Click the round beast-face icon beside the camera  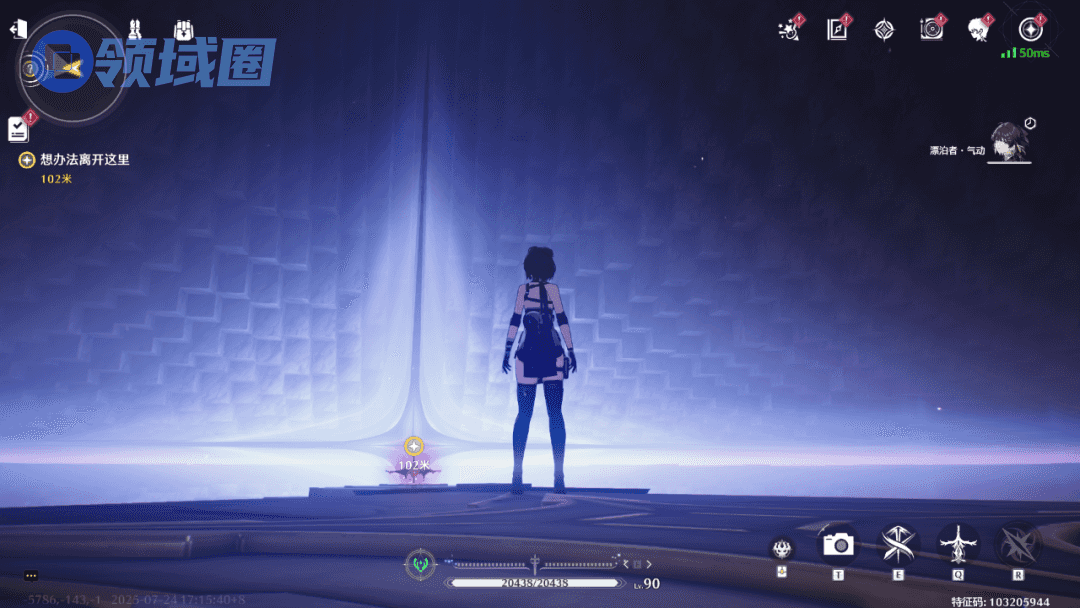click(x=782, y=548)
